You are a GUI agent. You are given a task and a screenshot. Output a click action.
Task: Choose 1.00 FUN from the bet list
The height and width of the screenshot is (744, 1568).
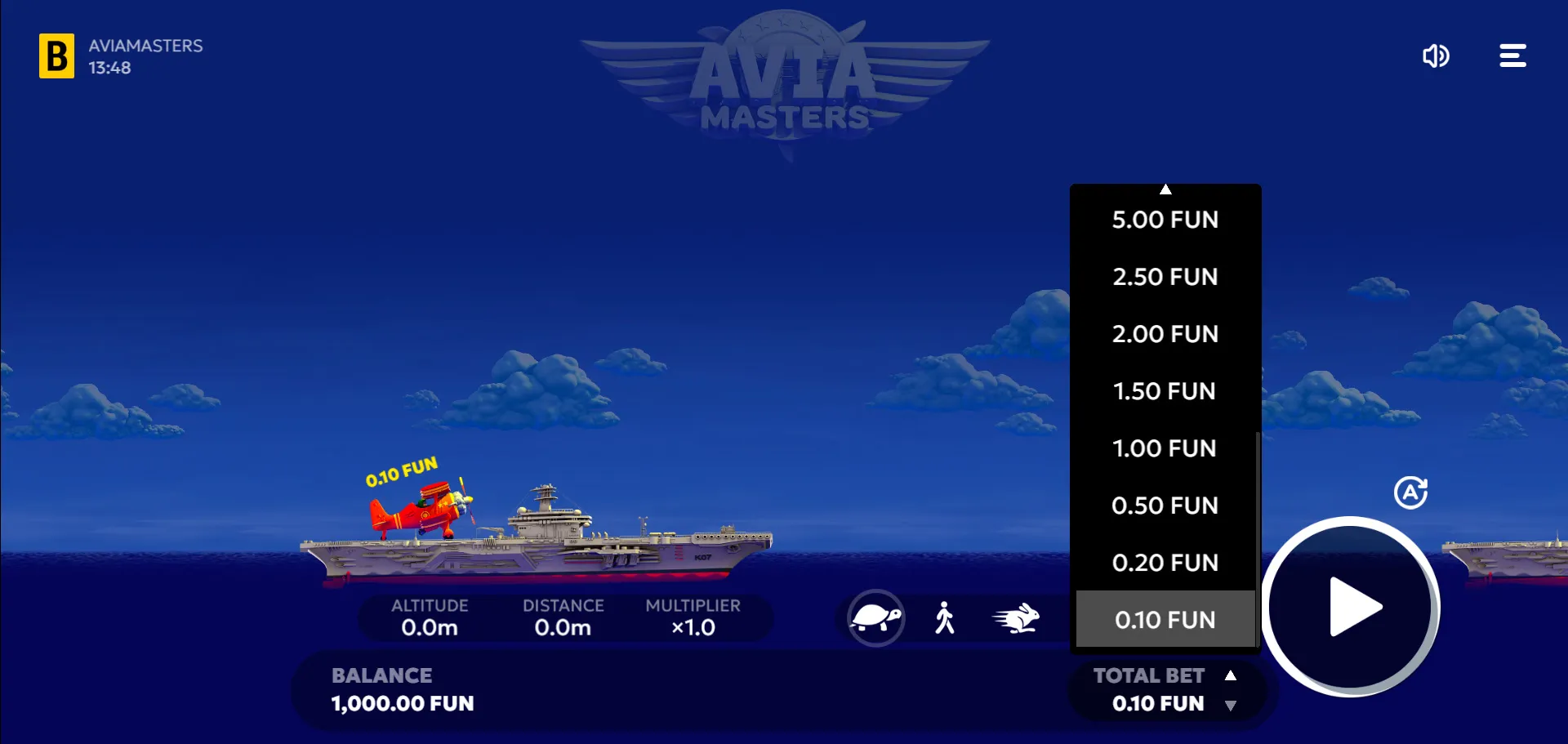point(1165,448)
